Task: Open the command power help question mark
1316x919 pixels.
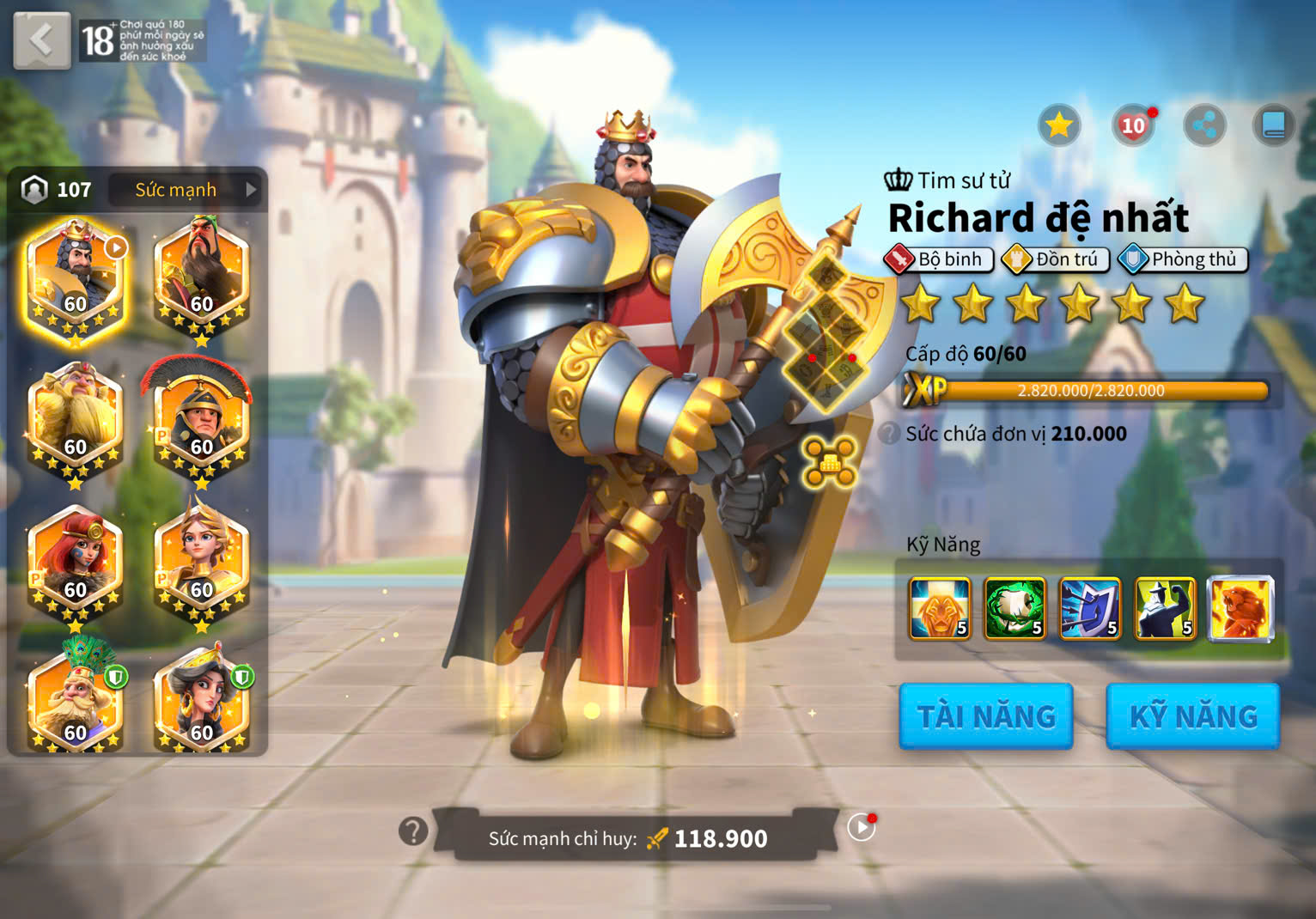Action: click(413, 831)
